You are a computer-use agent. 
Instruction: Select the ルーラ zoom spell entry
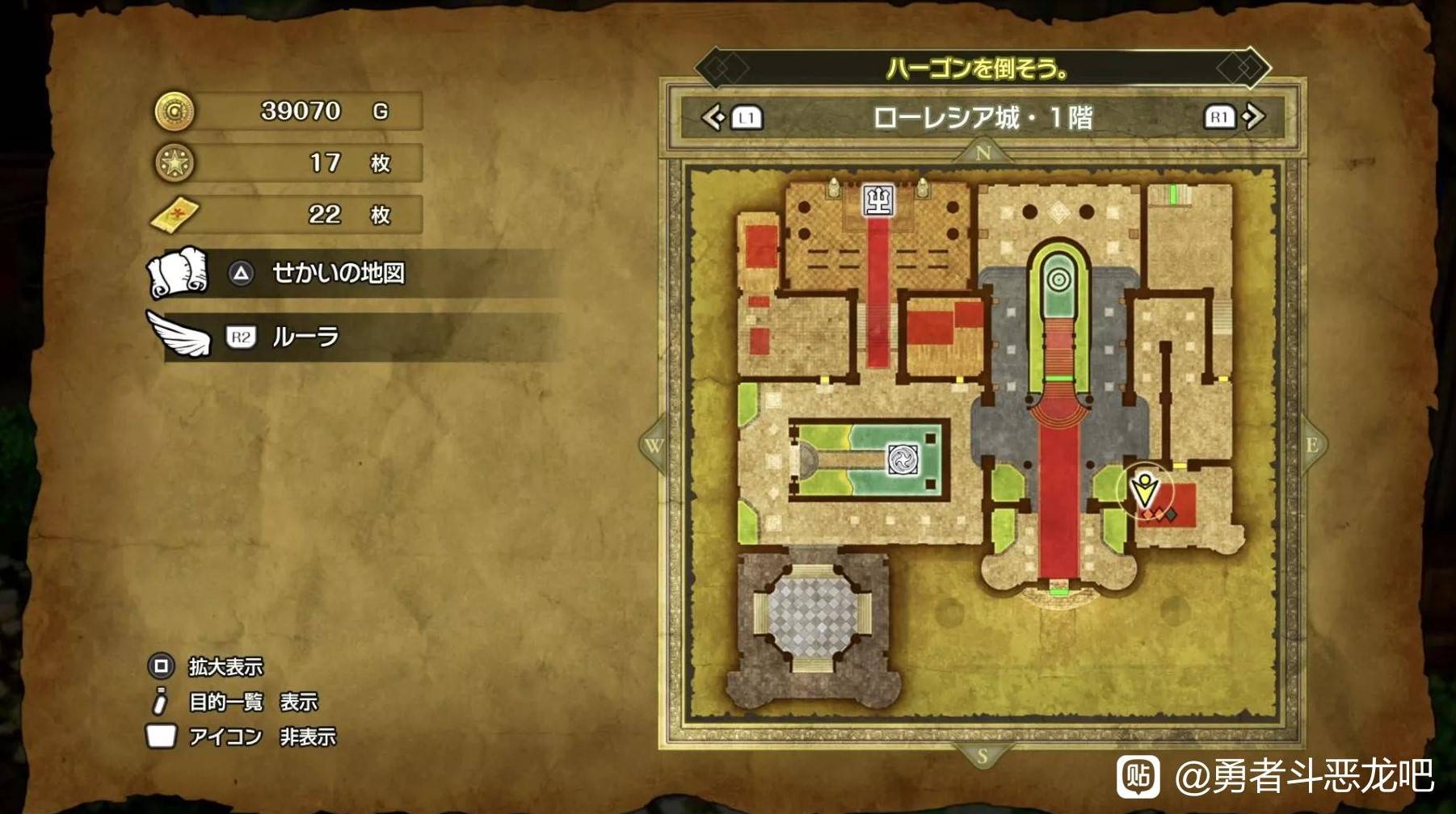click(x=305, y=337)
